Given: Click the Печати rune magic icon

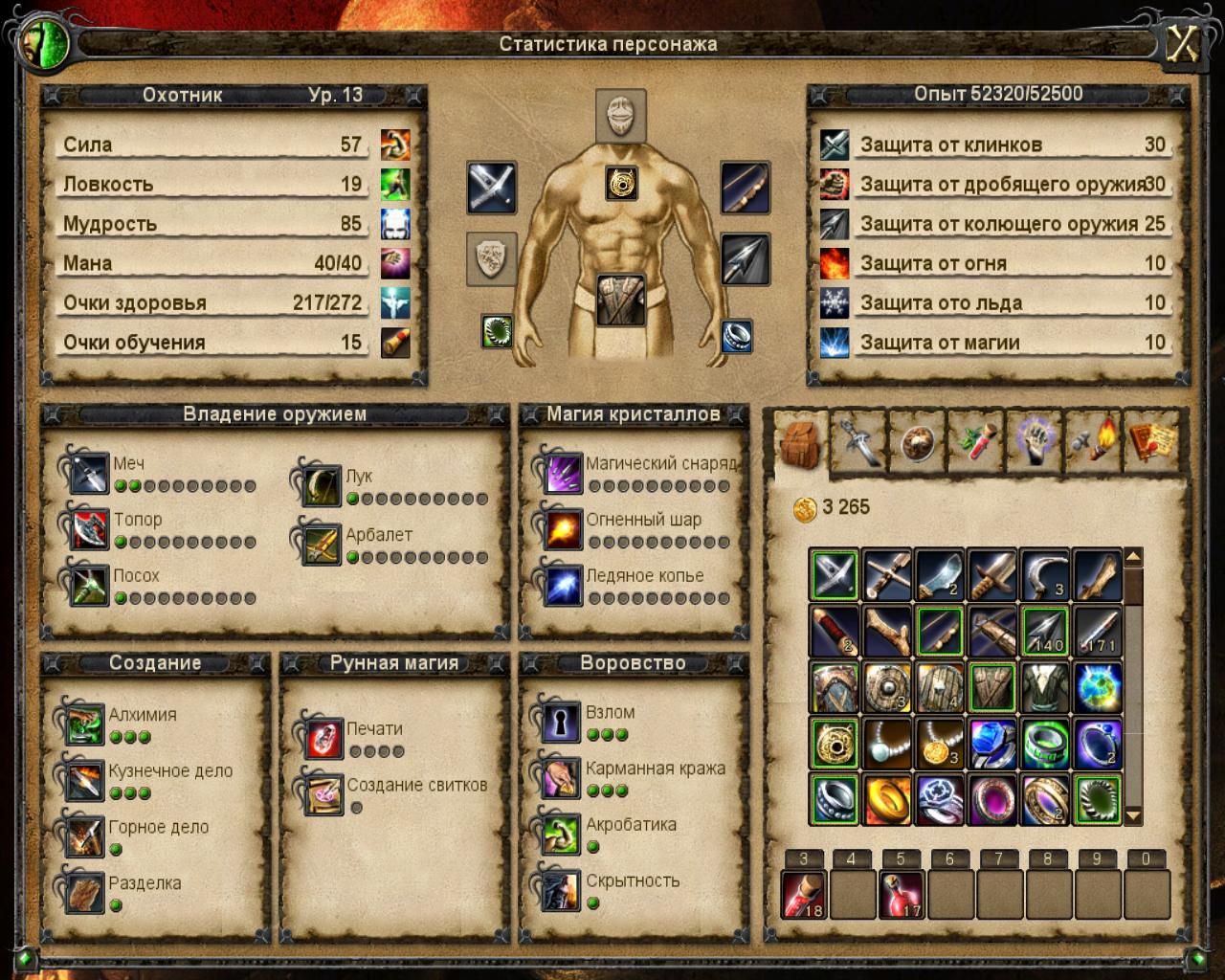Looking at the screenshot, I should click(322, 739).
